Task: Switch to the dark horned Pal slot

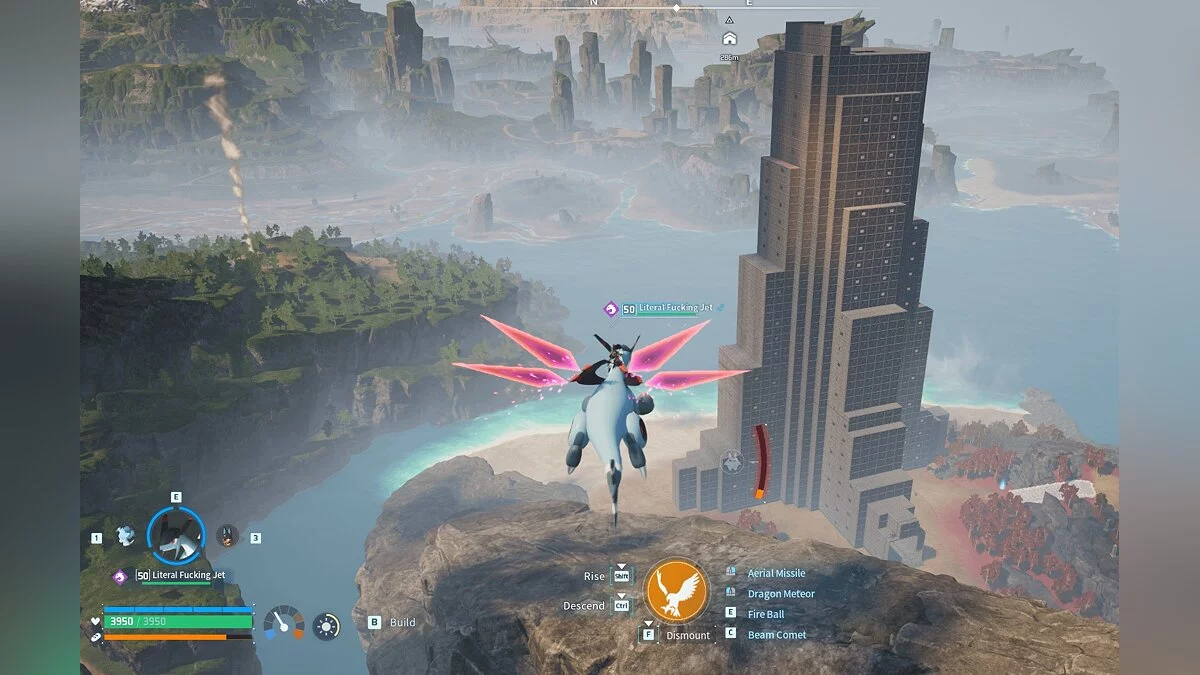Action: tap(228, 536)
